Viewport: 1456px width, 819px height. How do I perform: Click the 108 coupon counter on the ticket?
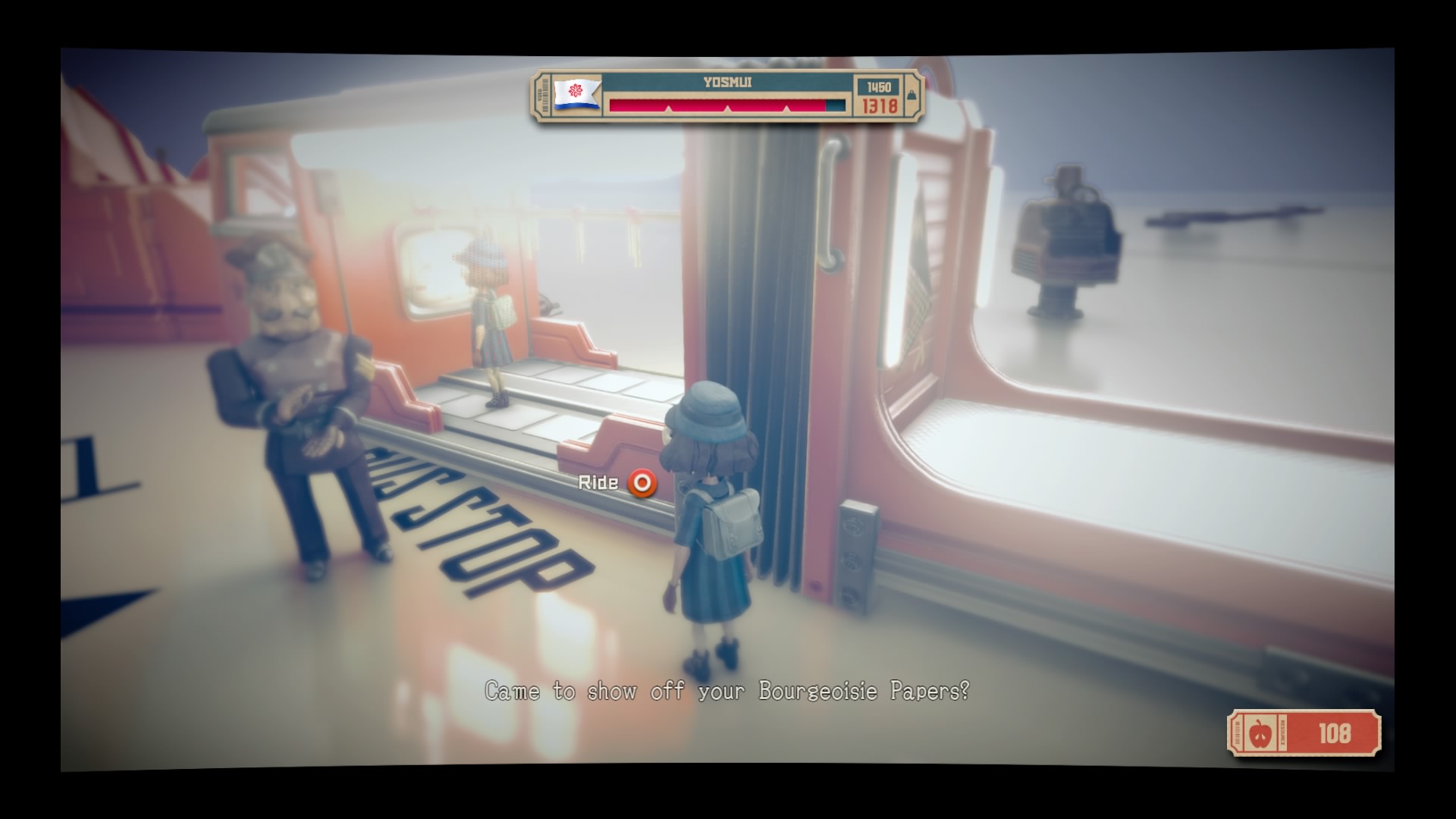(x=1335, y=732)
